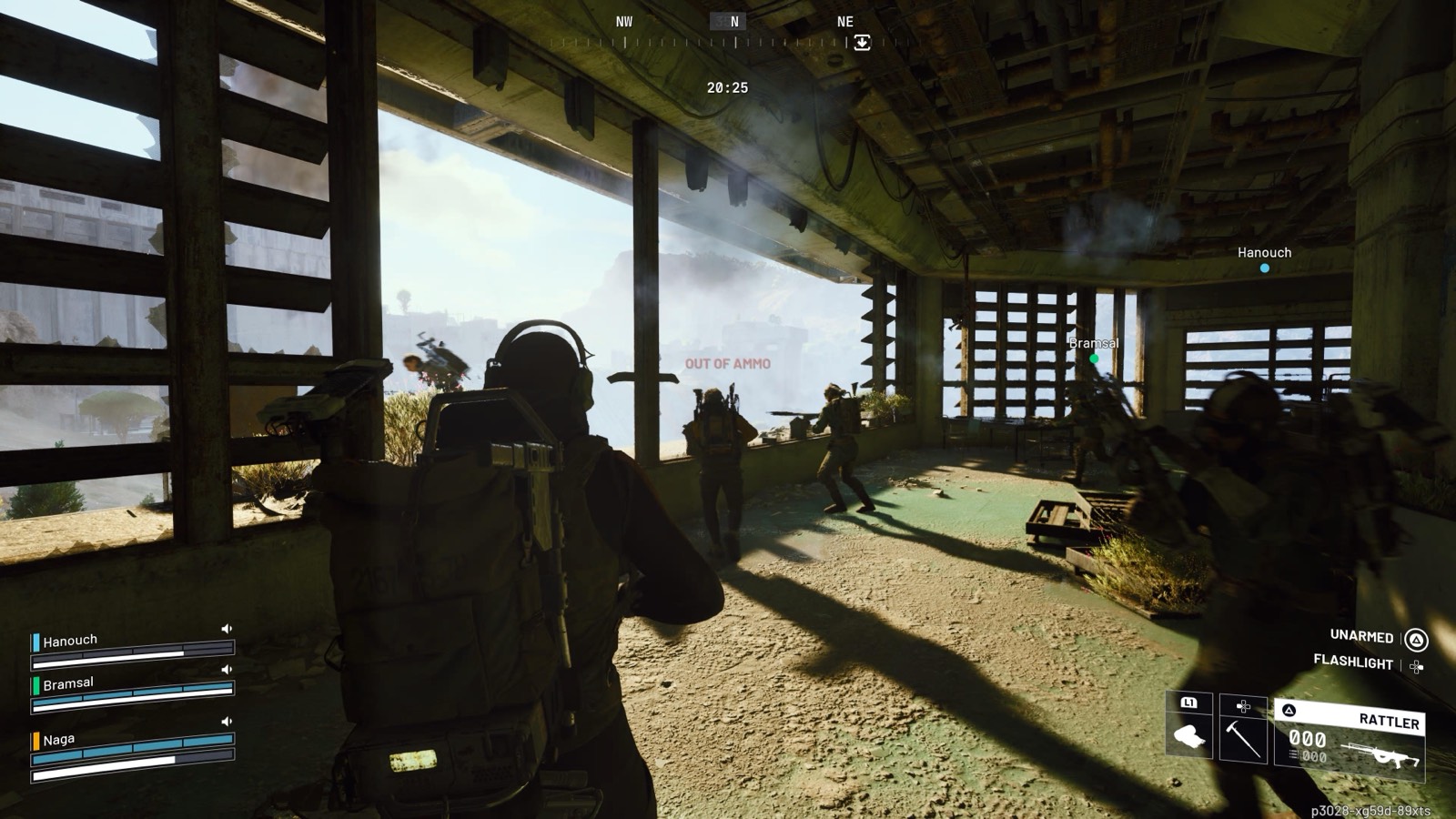
Task: Click Naga's name in the squad list
Action: click(59, 740)
